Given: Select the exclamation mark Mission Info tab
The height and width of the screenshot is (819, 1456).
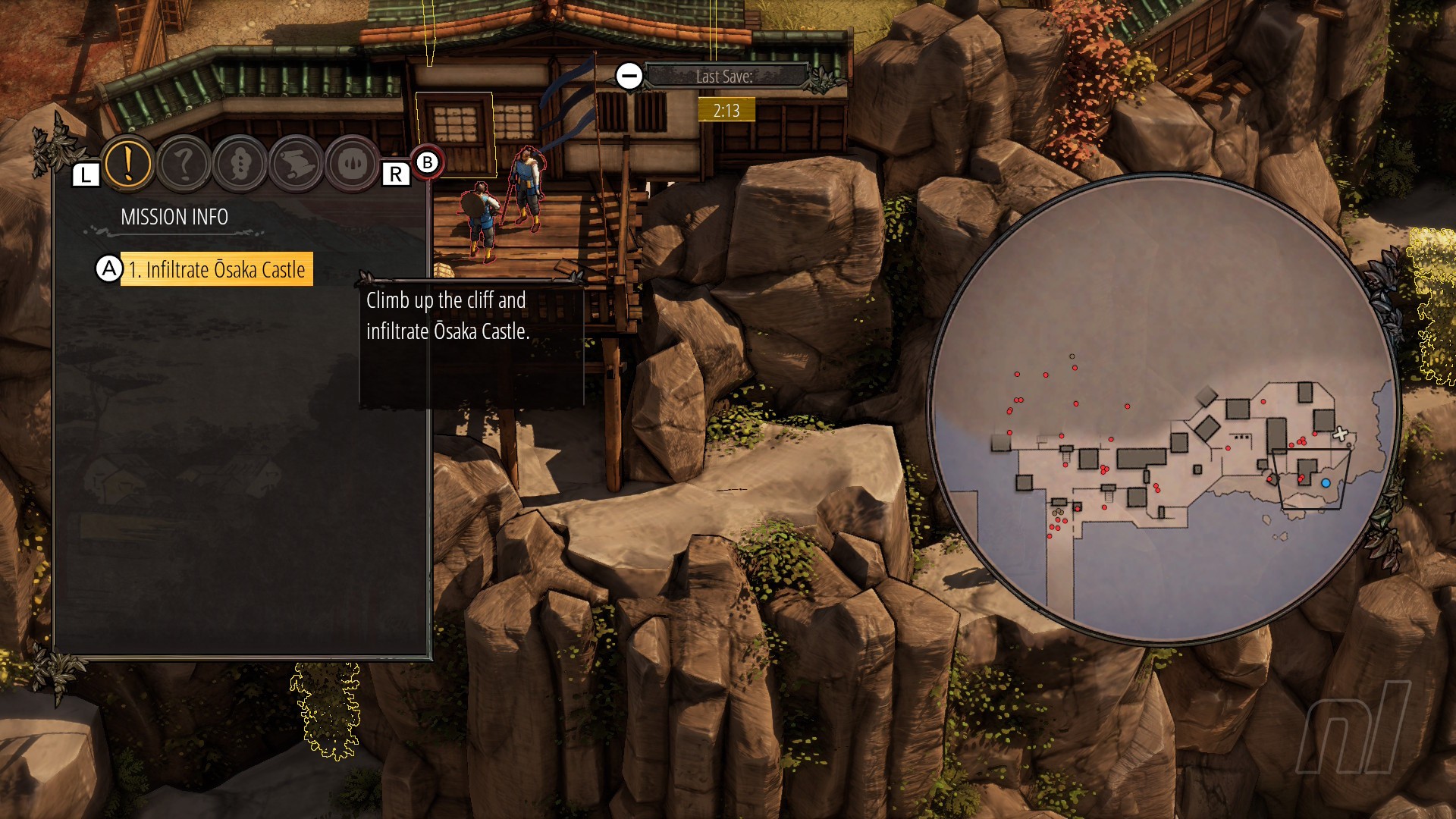Looking at the screenshot, I should [x=128, y=163].
